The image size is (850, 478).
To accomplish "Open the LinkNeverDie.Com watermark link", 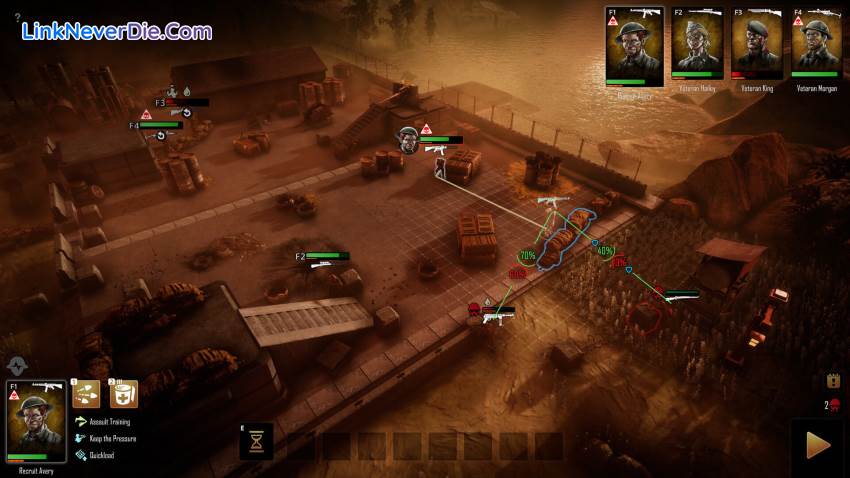I will [117, 32].
